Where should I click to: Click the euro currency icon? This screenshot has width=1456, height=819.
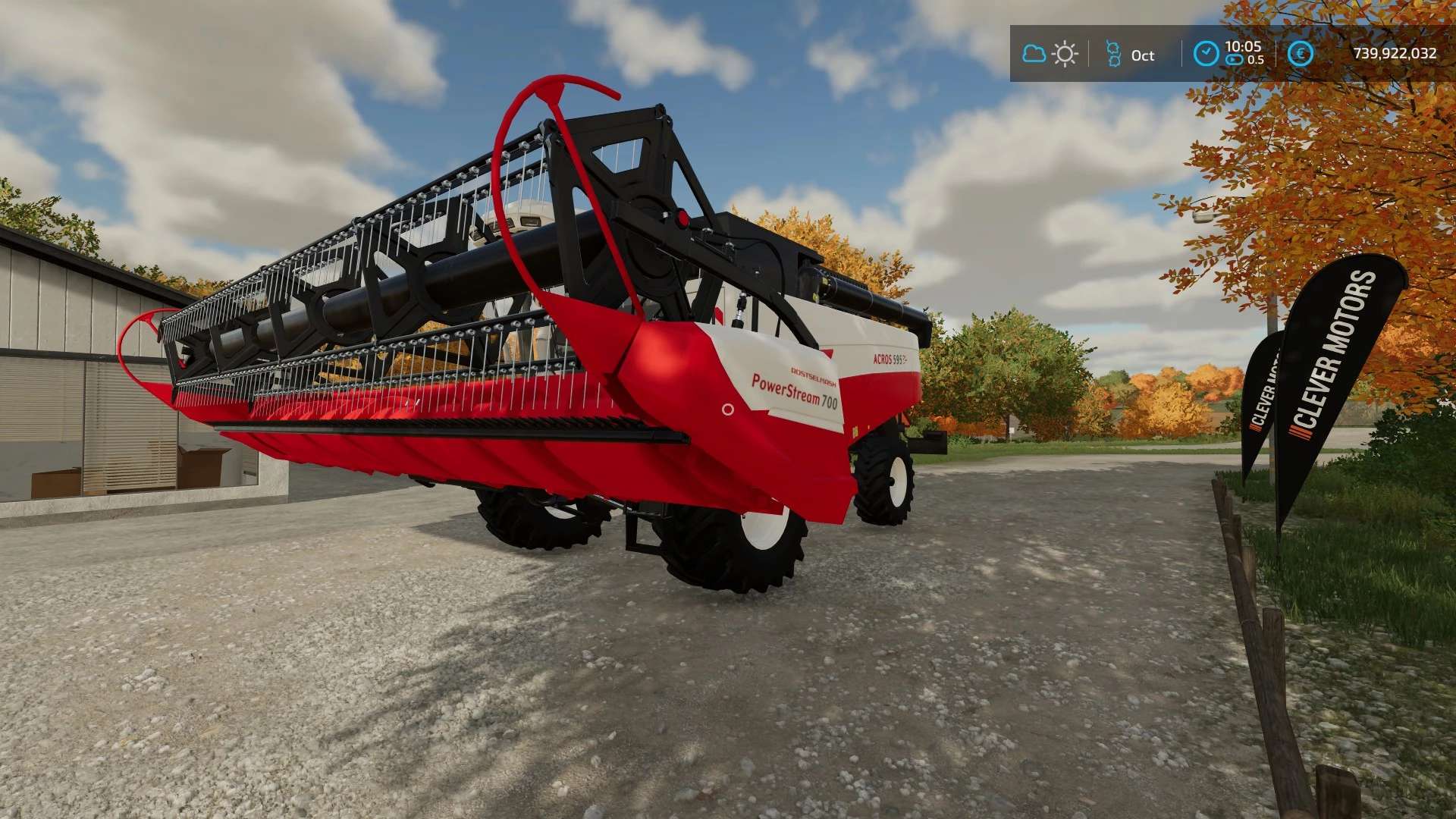pyautogui.click(x=1301, y=54)
